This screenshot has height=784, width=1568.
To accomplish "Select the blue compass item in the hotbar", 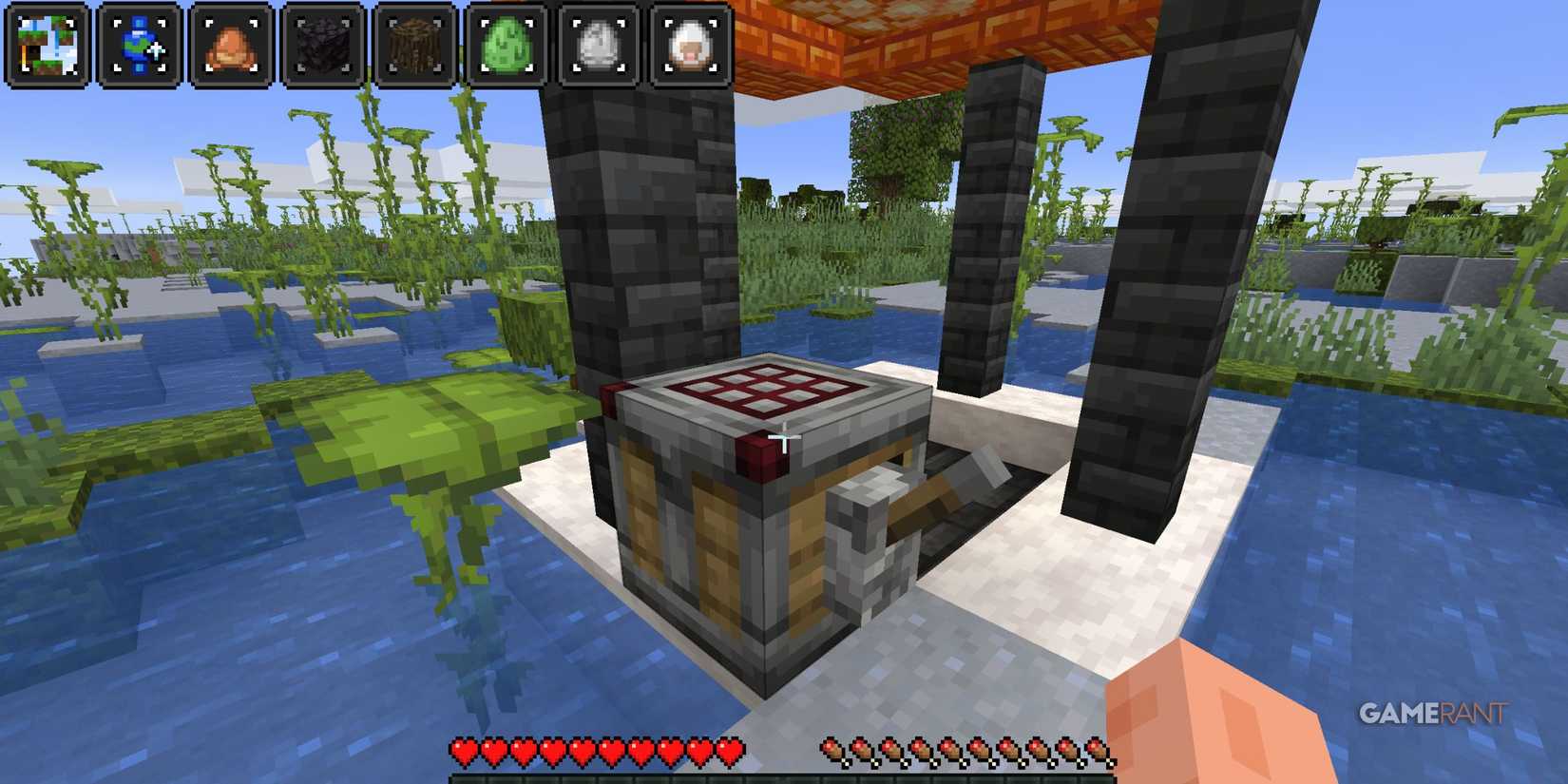I will pyautogui.click(x=136, y=42).
